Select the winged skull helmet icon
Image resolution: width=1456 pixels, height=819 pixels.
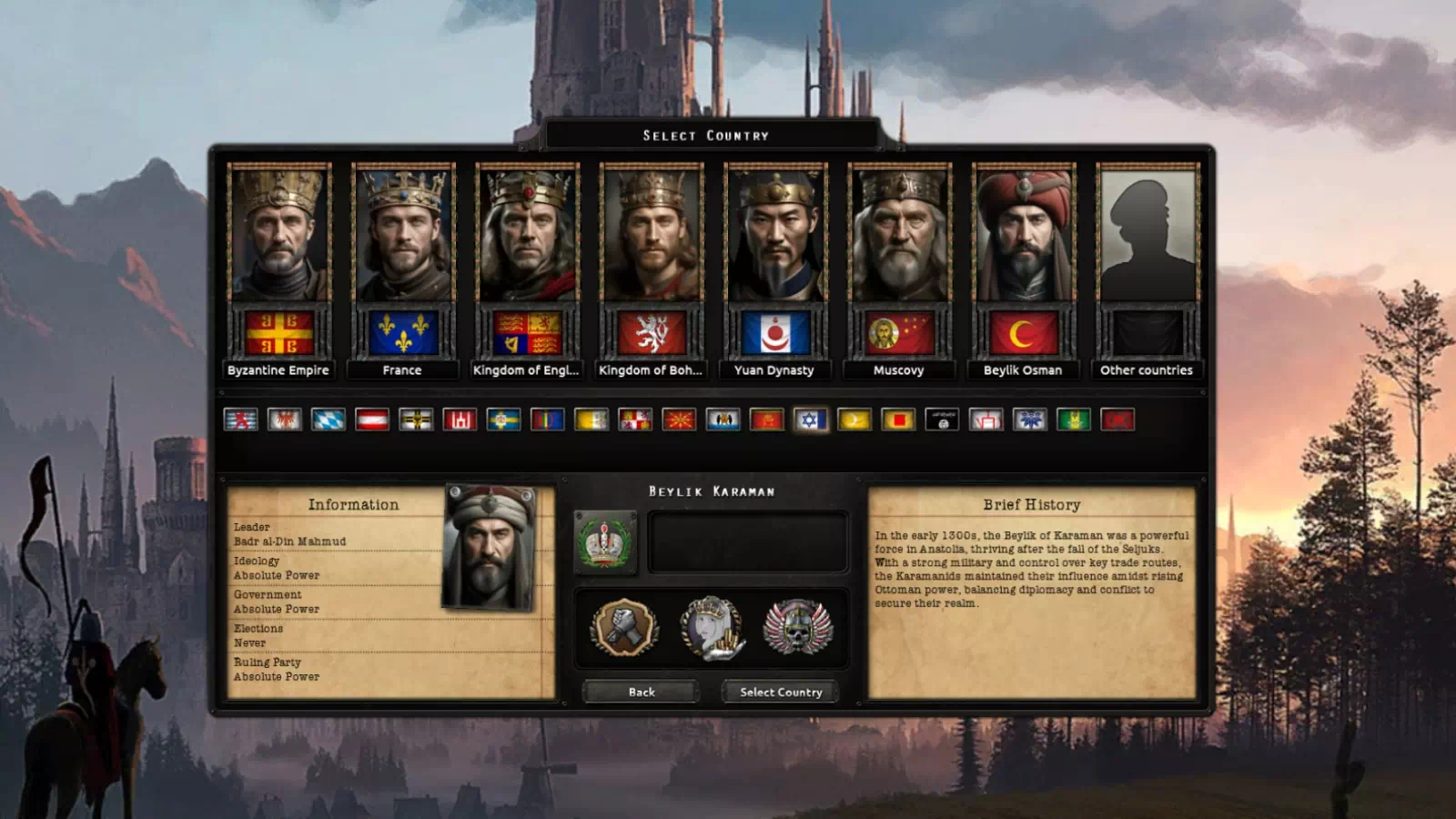(797, 627)
